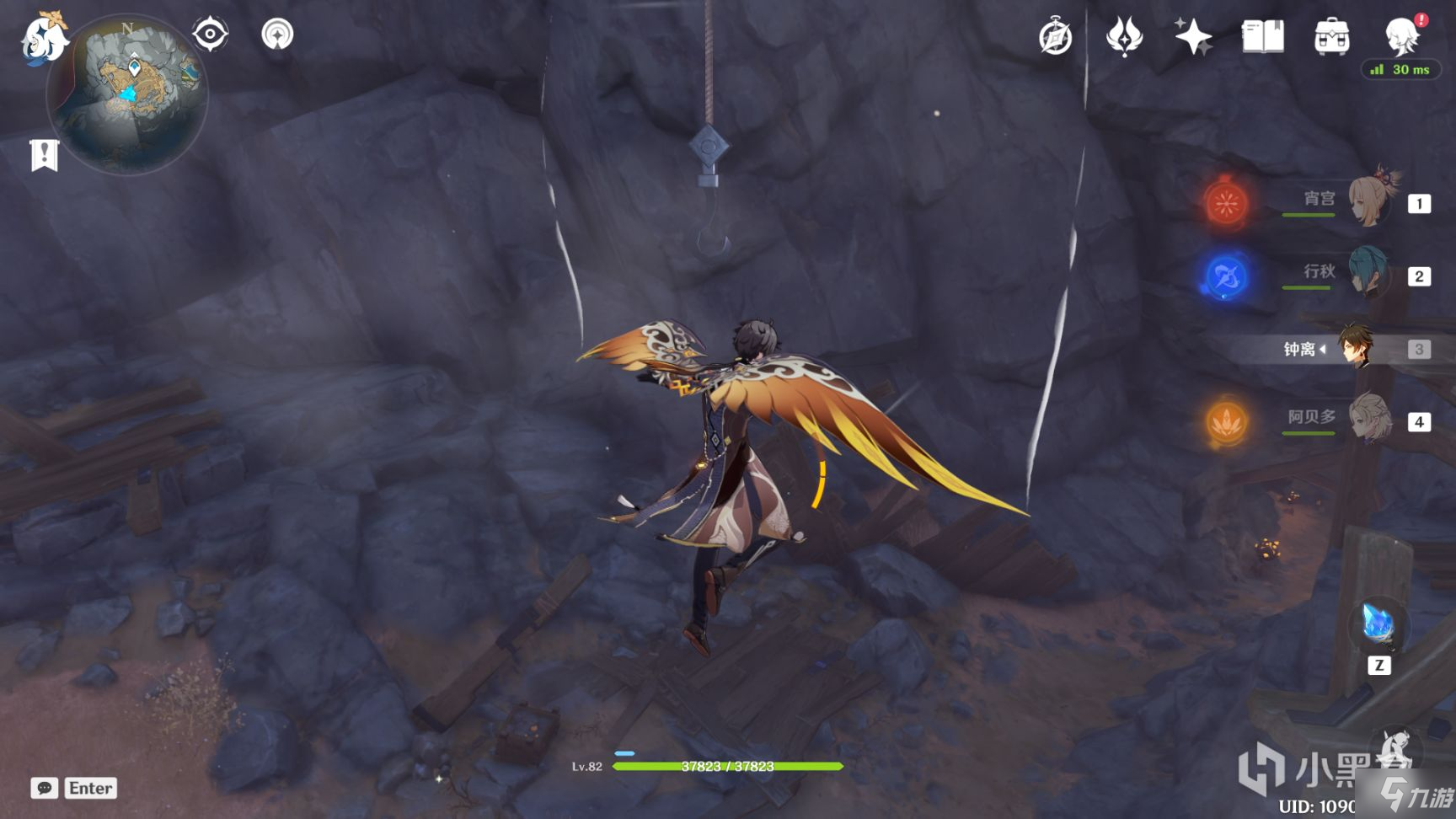The height and width of the screenshot is (819, 1456).
Task: Activate 宵宫's red elemental burst icon
Action: [x=1226, y=203]
